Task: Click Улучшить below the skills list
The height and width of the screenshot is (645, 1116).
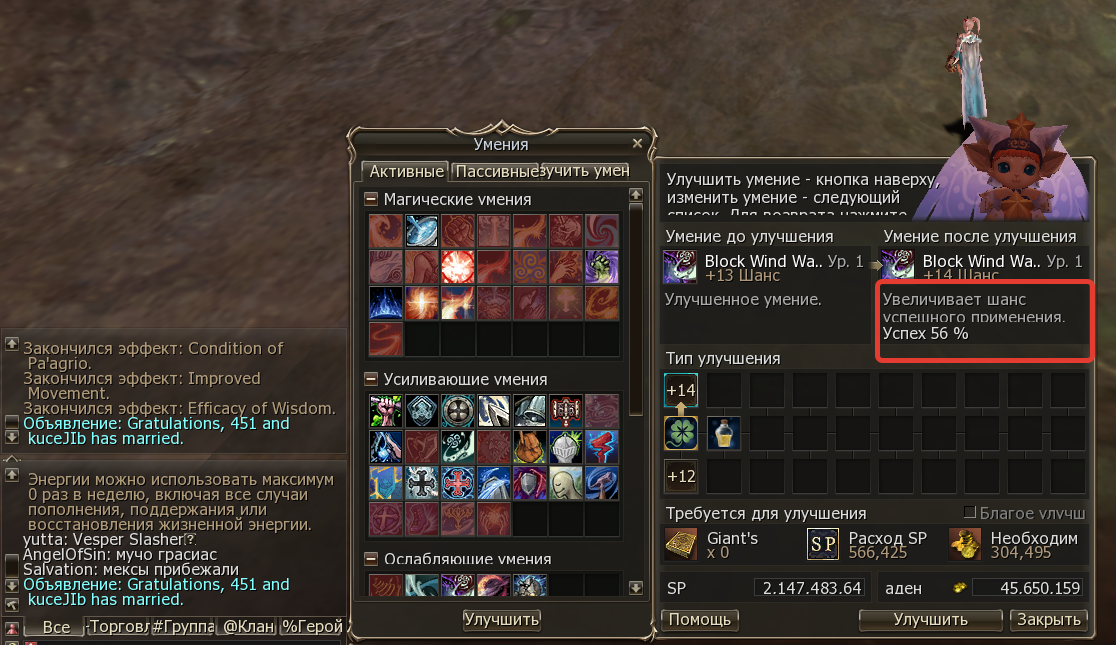Action: point(501,620)
